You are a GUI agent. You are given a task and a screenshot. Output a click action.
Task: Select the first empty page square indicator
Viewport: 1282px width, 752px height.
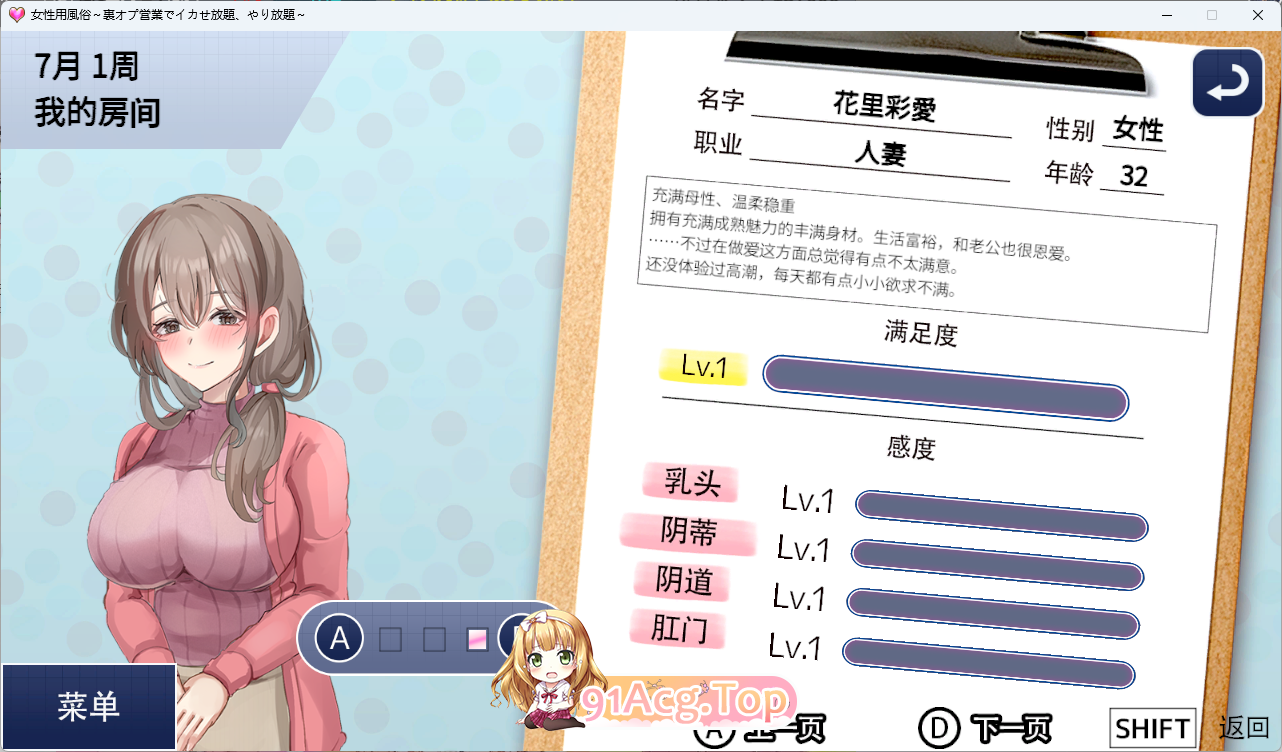tap(389, 637)
